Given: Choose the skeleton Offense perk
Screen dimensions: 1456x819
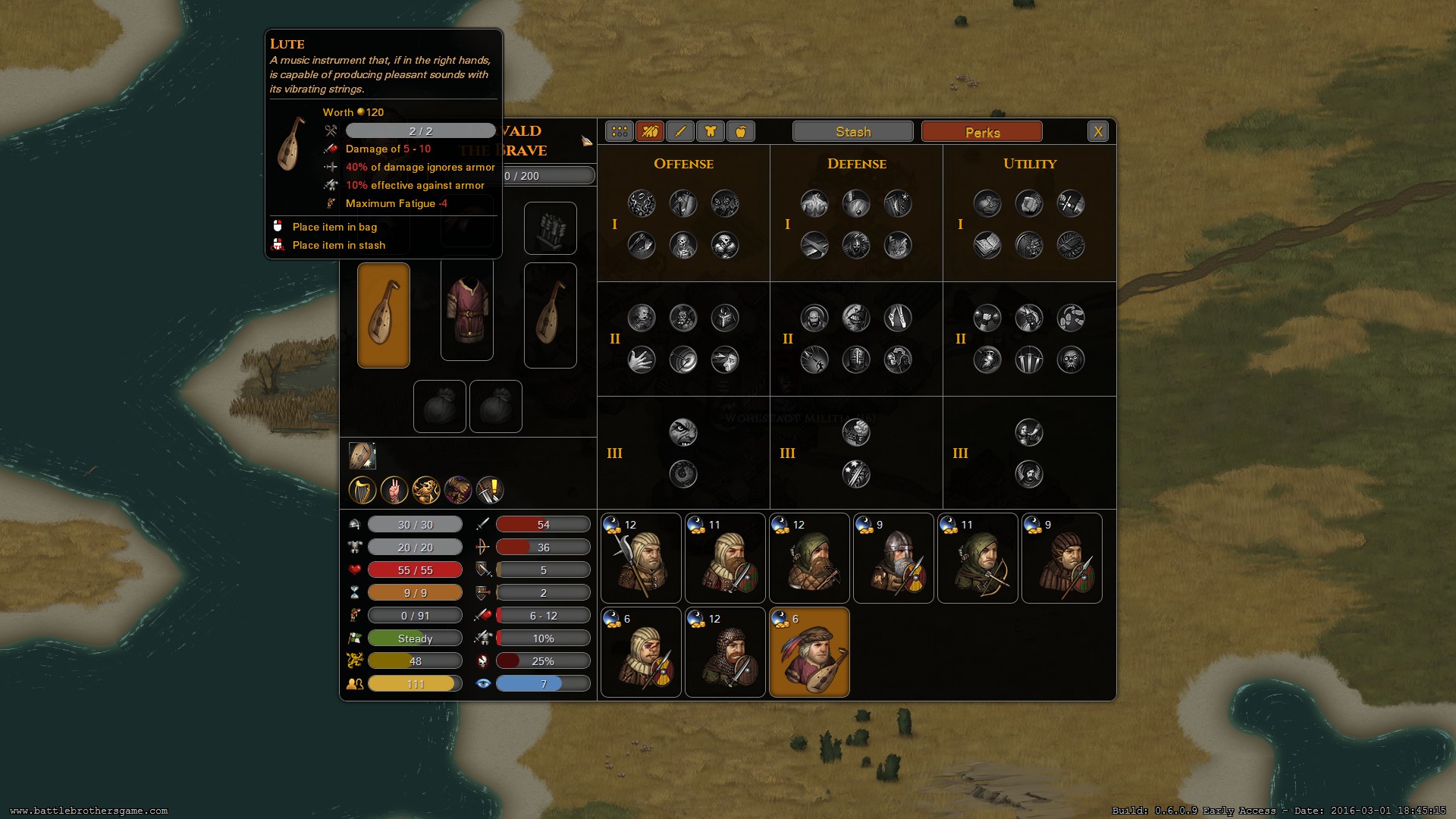Looking at the screenshot, I should (x=683, y=246).
